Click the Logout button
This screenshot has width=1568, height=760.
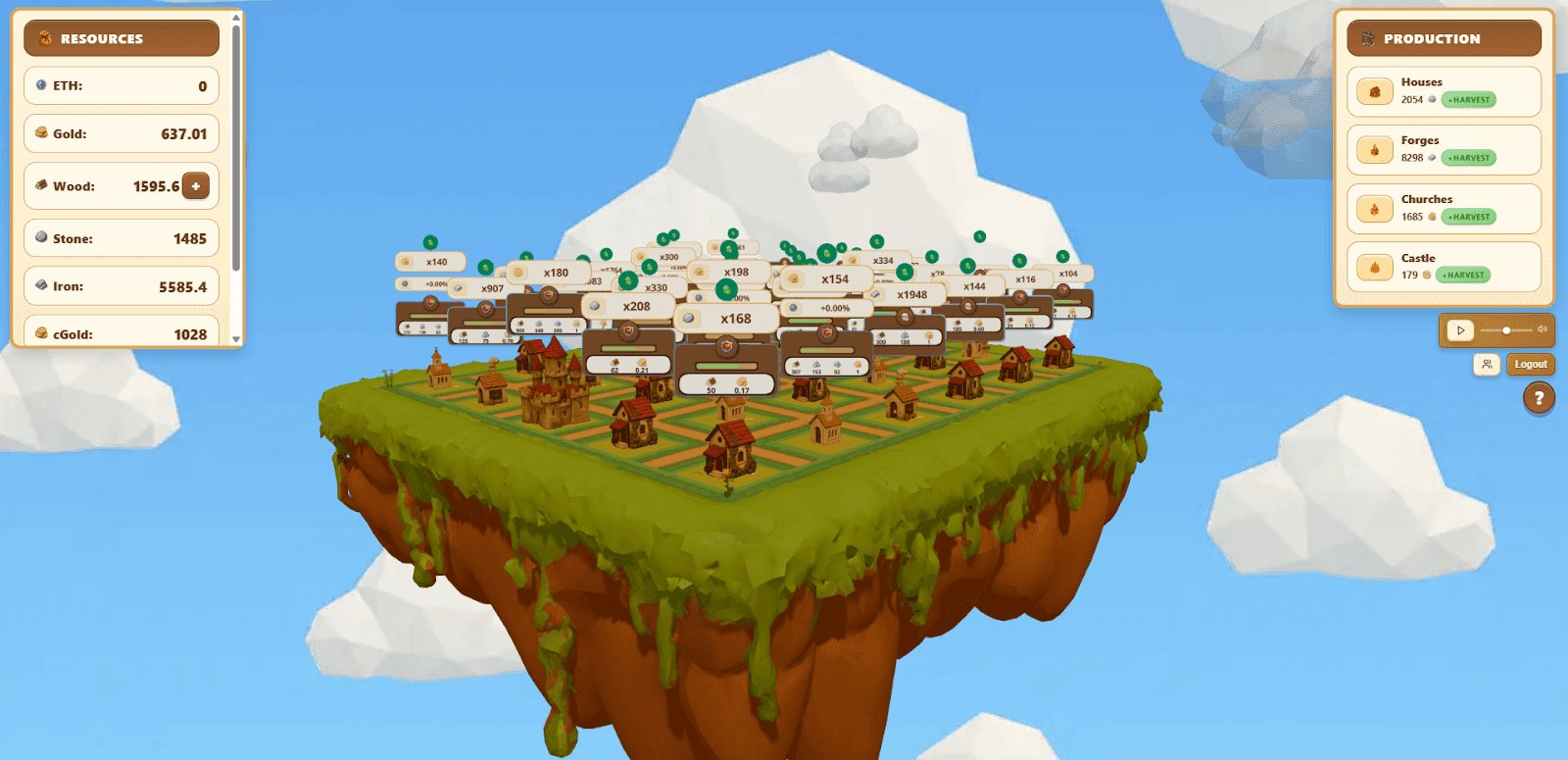(1531, 364)
